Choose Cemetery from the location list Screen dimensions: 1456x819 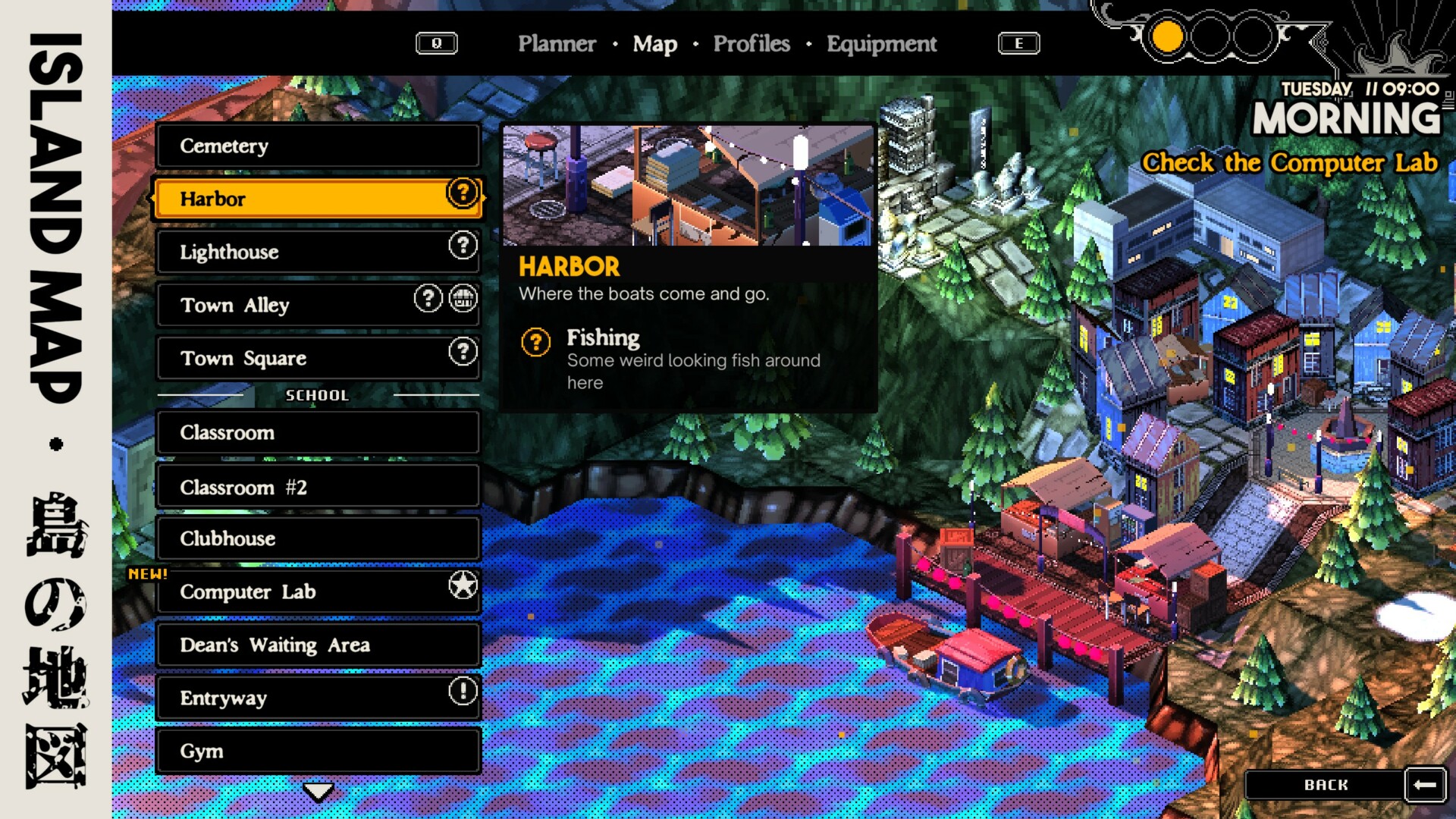318,146
